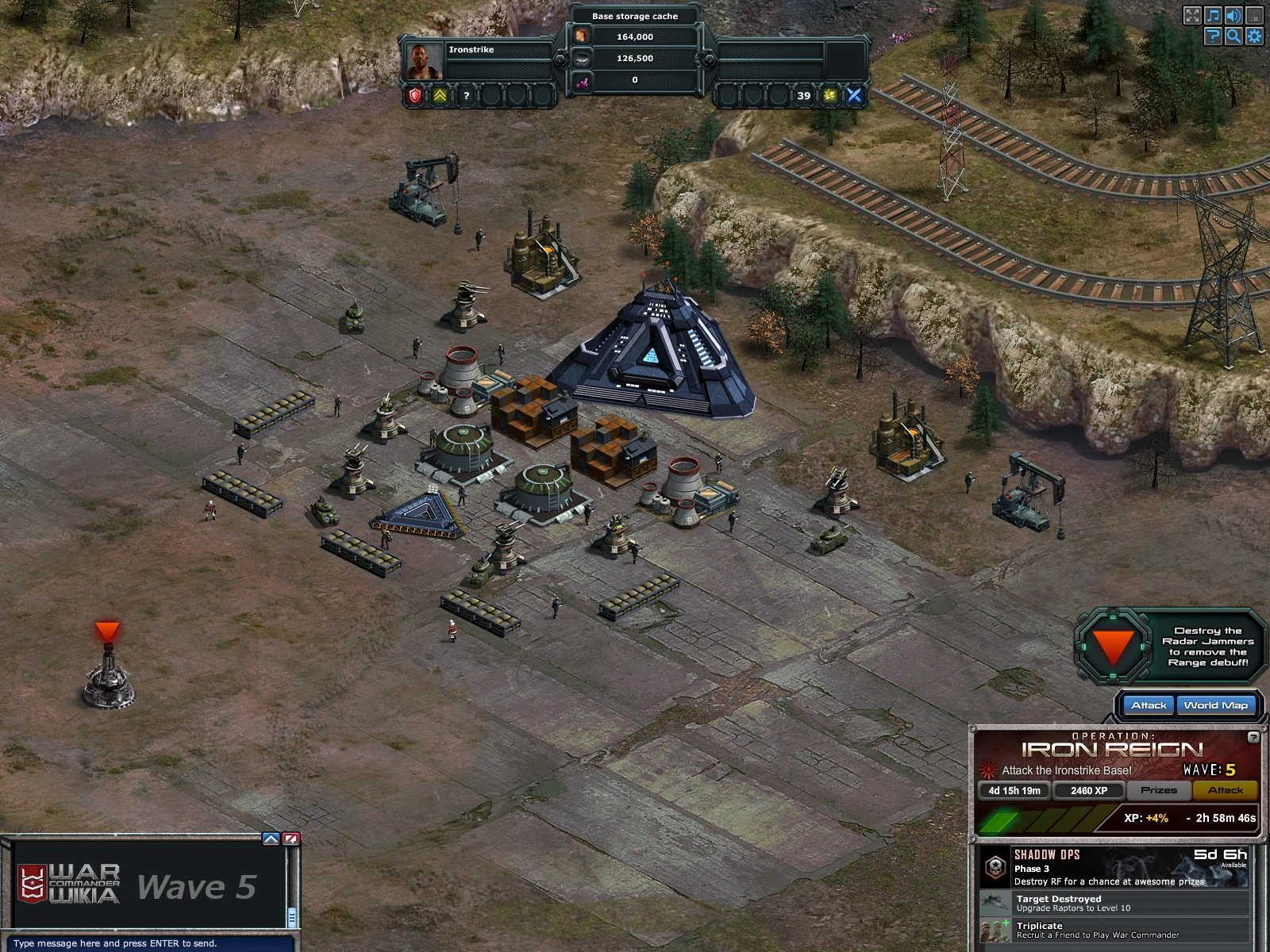Screen dimensions: 1270x952
Task: Select the red shield icon beside Ironstrike portrait
Action: click(x=414, y=96)
